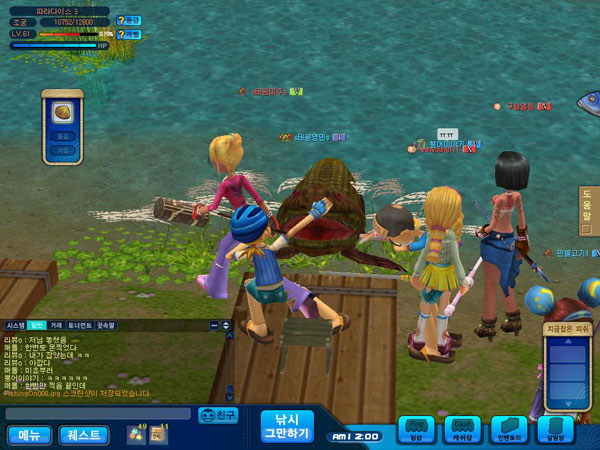
Task: Open the 친구 (Friends) list
Action: (219, 414)
